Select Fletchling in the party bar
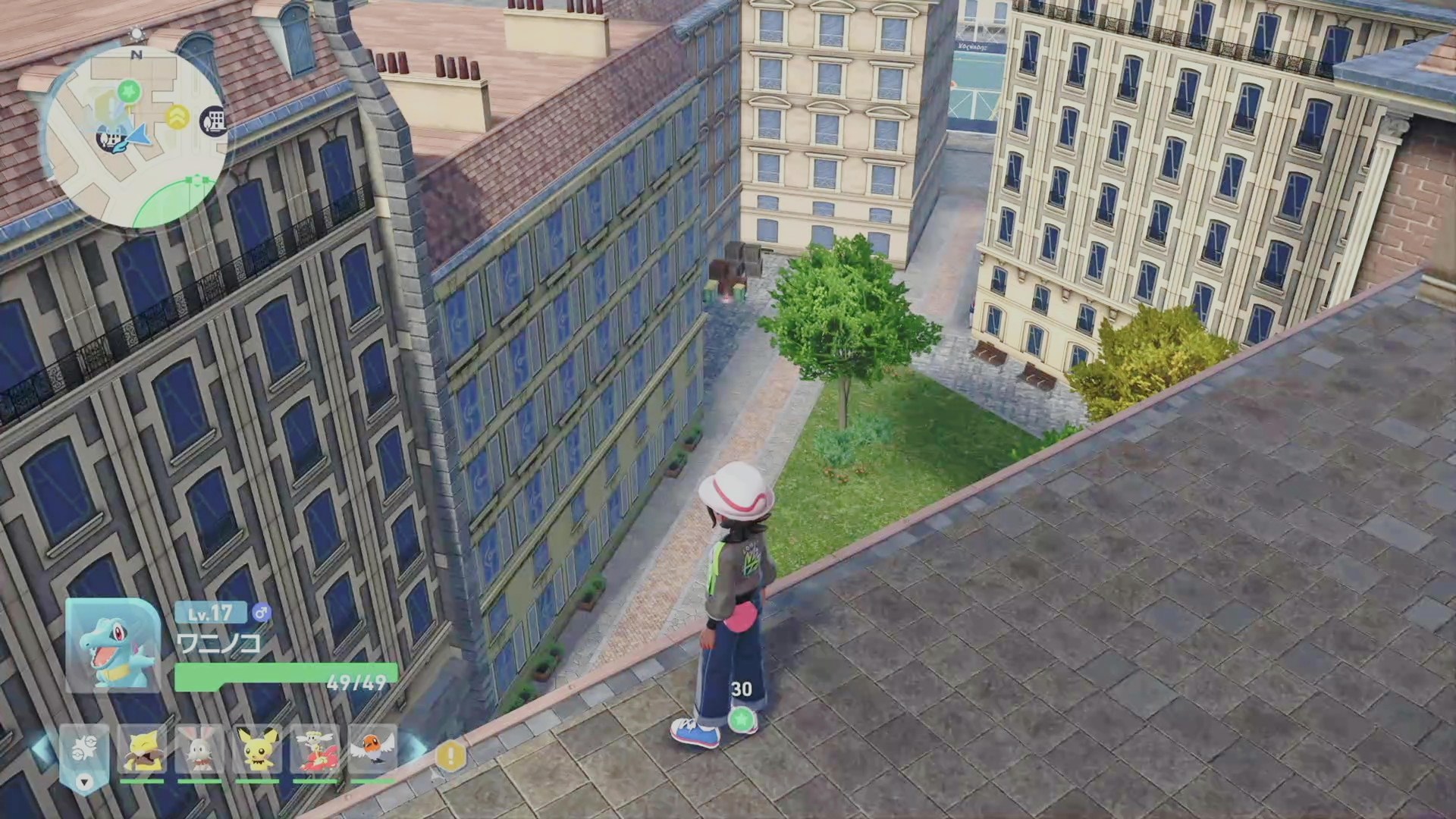Image resolution: width=1456 pixels, height=819 pixels. click(372, 749)
